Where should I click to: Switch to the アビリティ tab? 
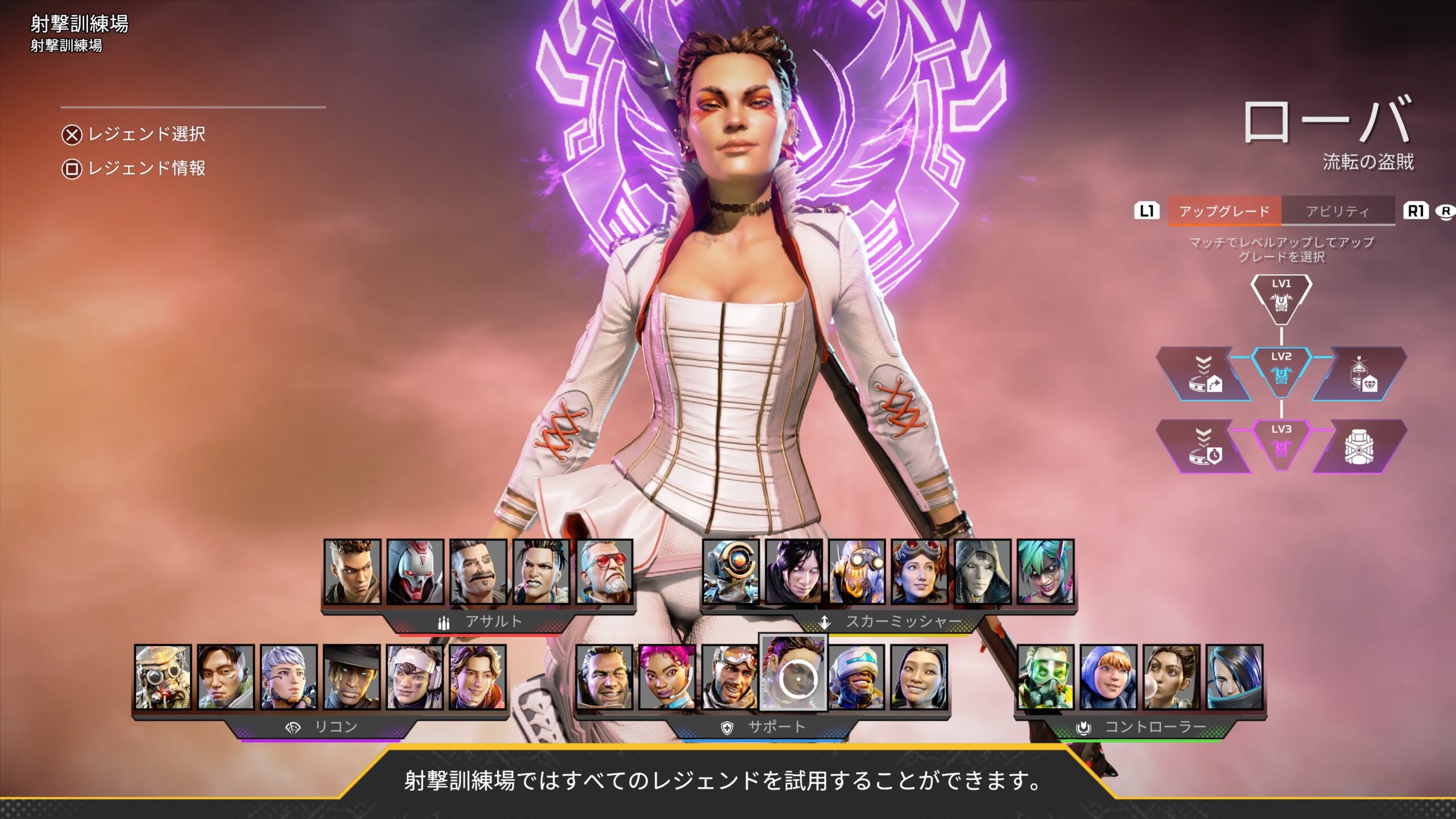coord(1337,211)
